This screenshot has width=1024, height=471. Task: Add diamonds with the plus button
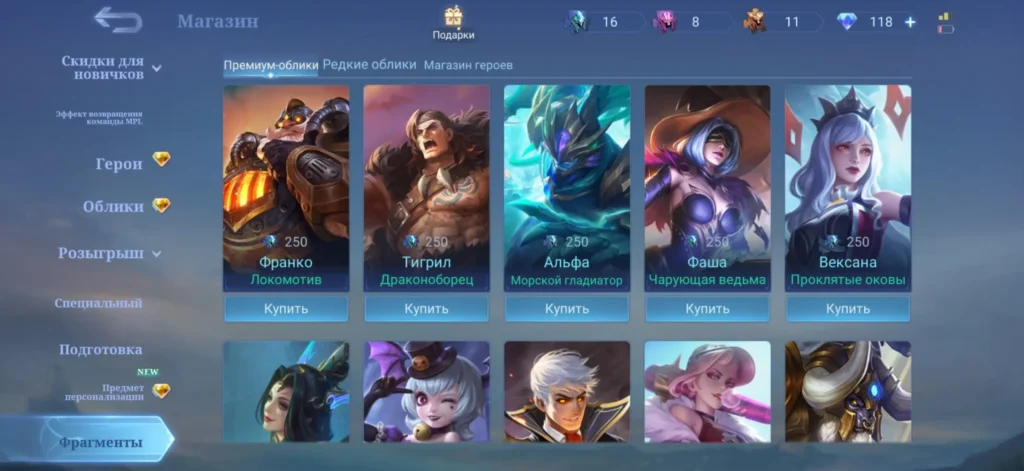tap(910, 22)
